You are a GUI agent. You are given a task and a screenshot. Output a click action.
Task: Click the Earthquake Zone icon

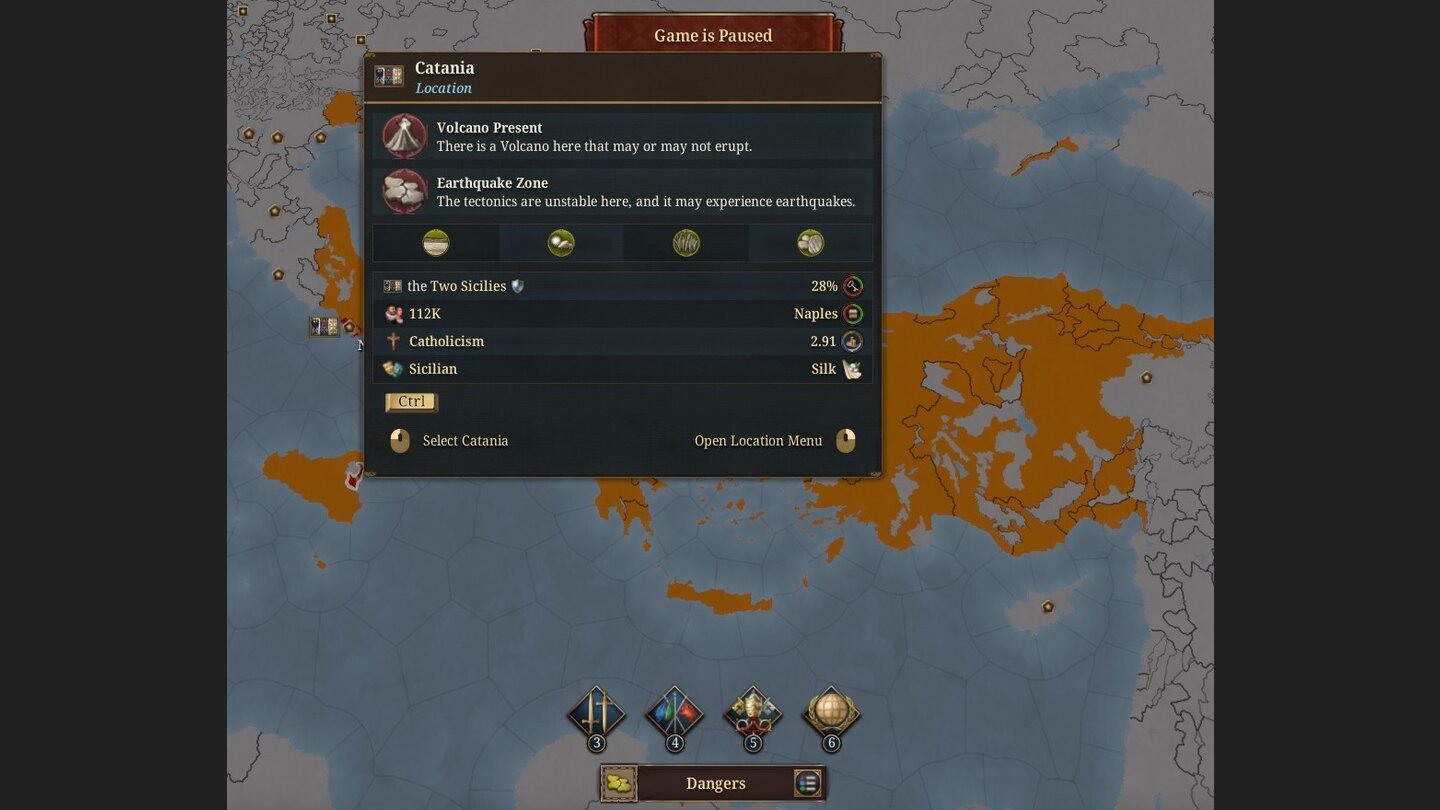click(x=403, y=191)
